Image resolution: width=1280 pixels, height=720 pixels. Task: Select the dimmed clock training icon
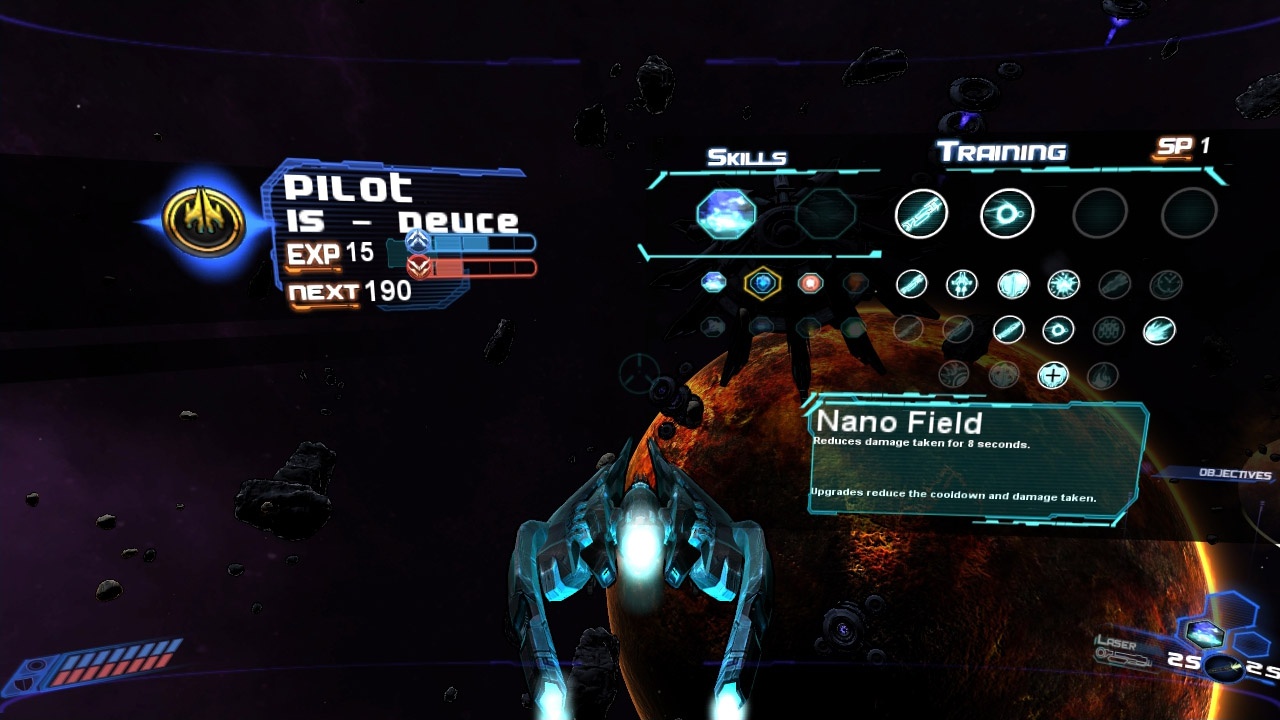tap(1165, 285)
